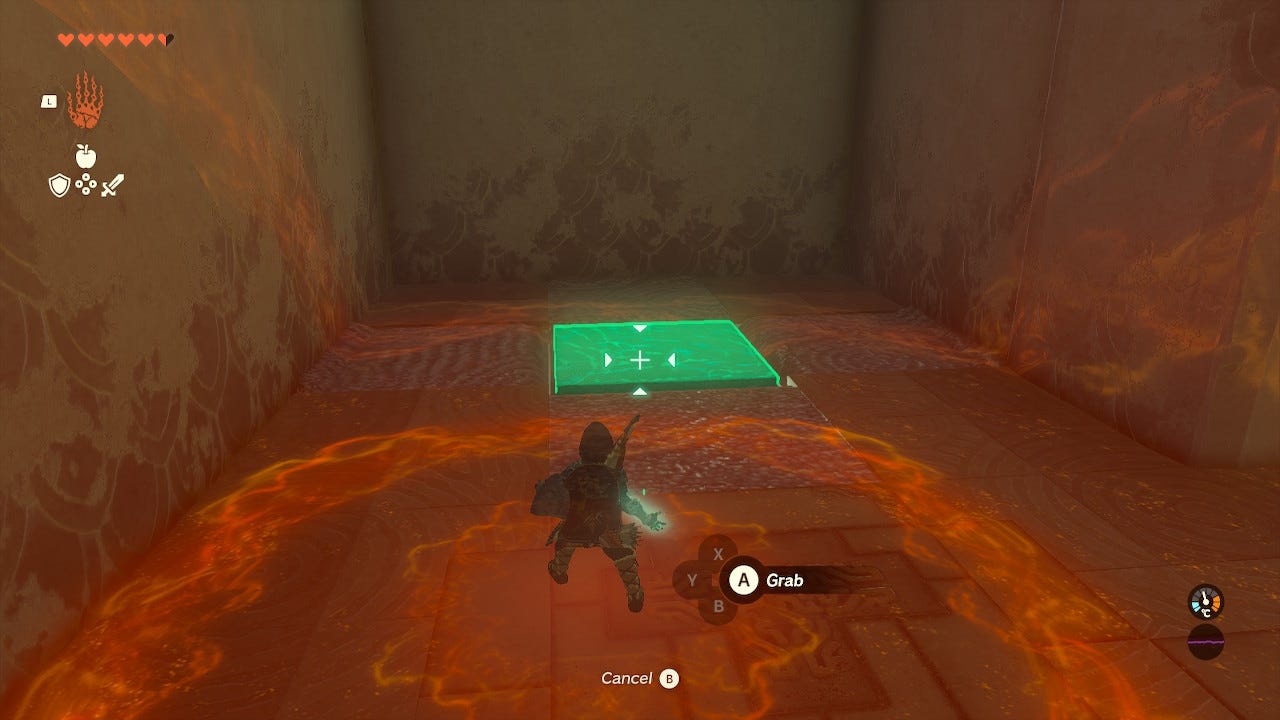Select the sword icon in the HUD
Viewport: 1280px width, 720px height.
pos(113,184)
